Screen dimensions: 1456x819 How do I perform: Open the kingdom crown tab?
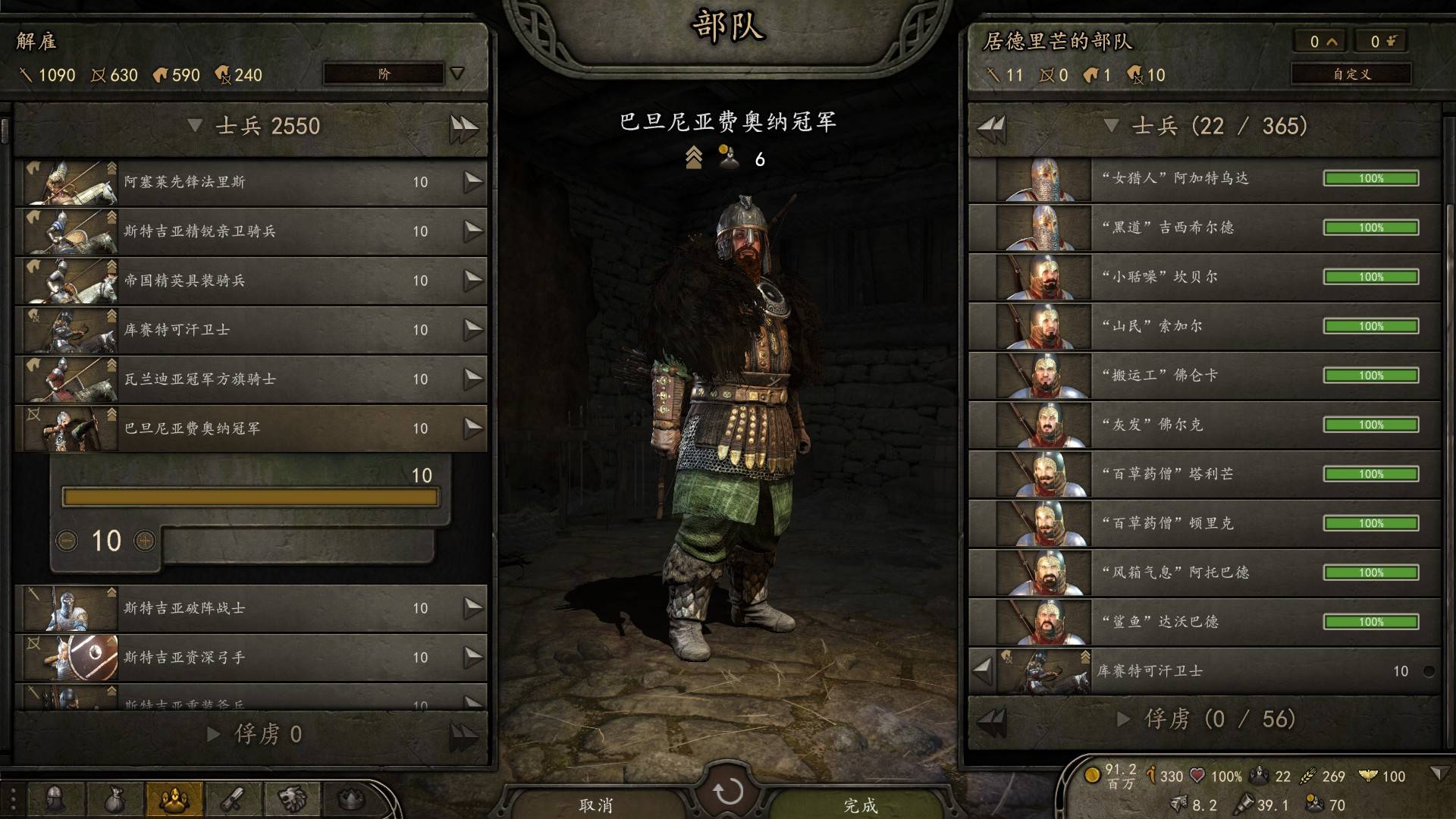[x=350, y=799]
